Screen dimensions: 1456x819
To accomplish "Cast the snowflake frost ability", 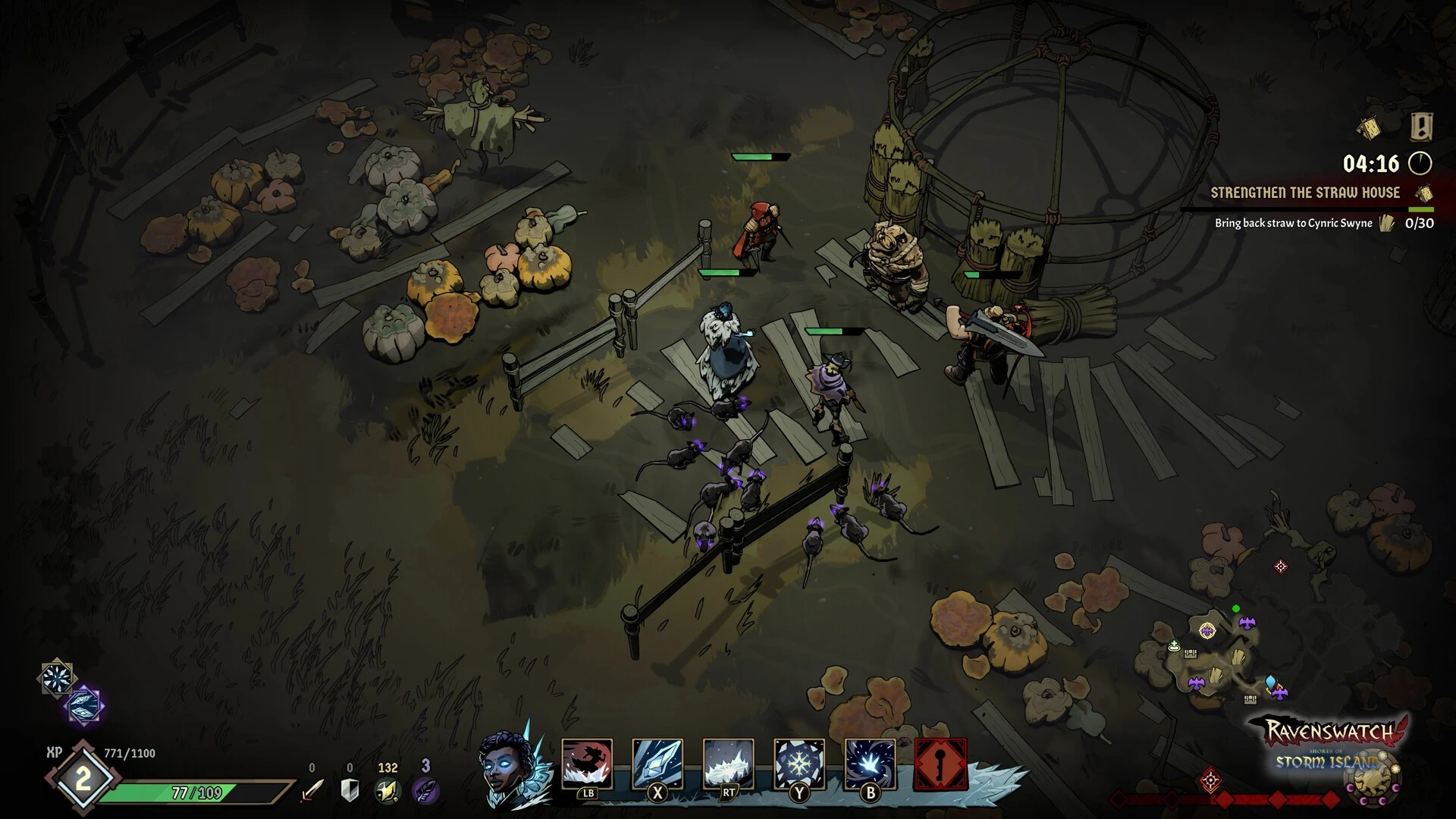I will 799,764.
